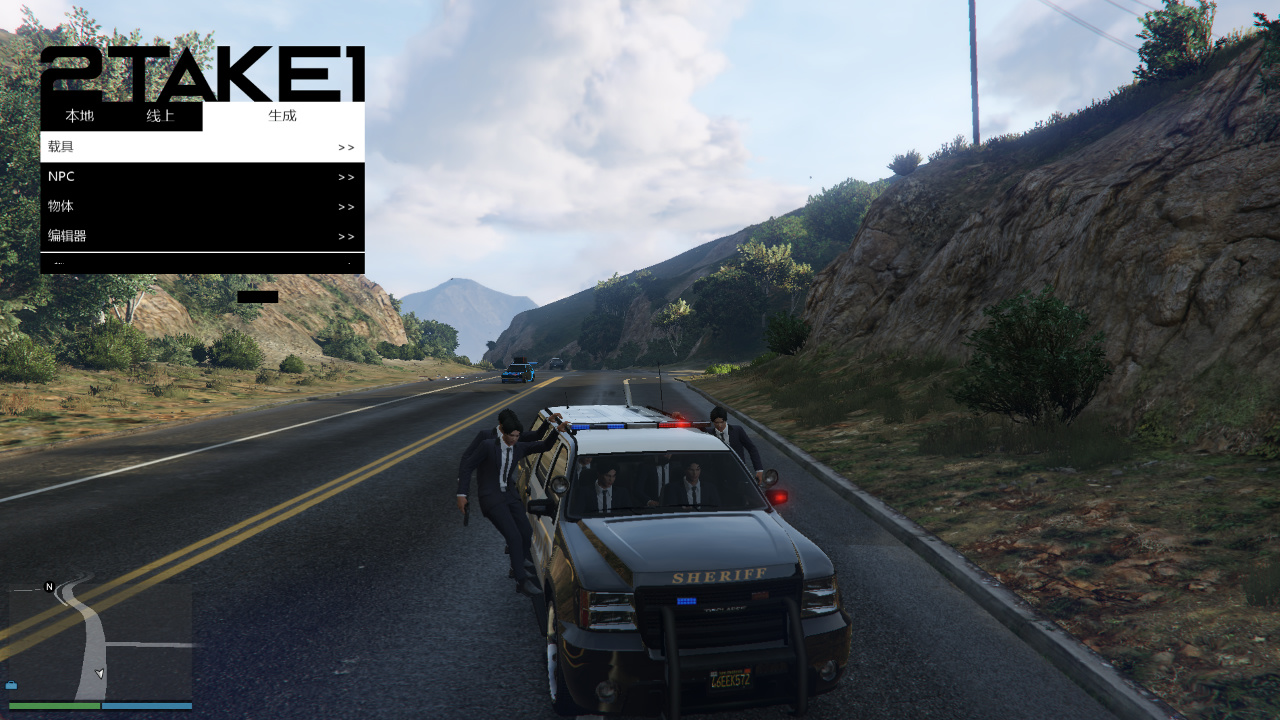The height and width of the screenshot is (720, 1280).
Task: Click the N compass on the minimap
Action: point(48,586)
